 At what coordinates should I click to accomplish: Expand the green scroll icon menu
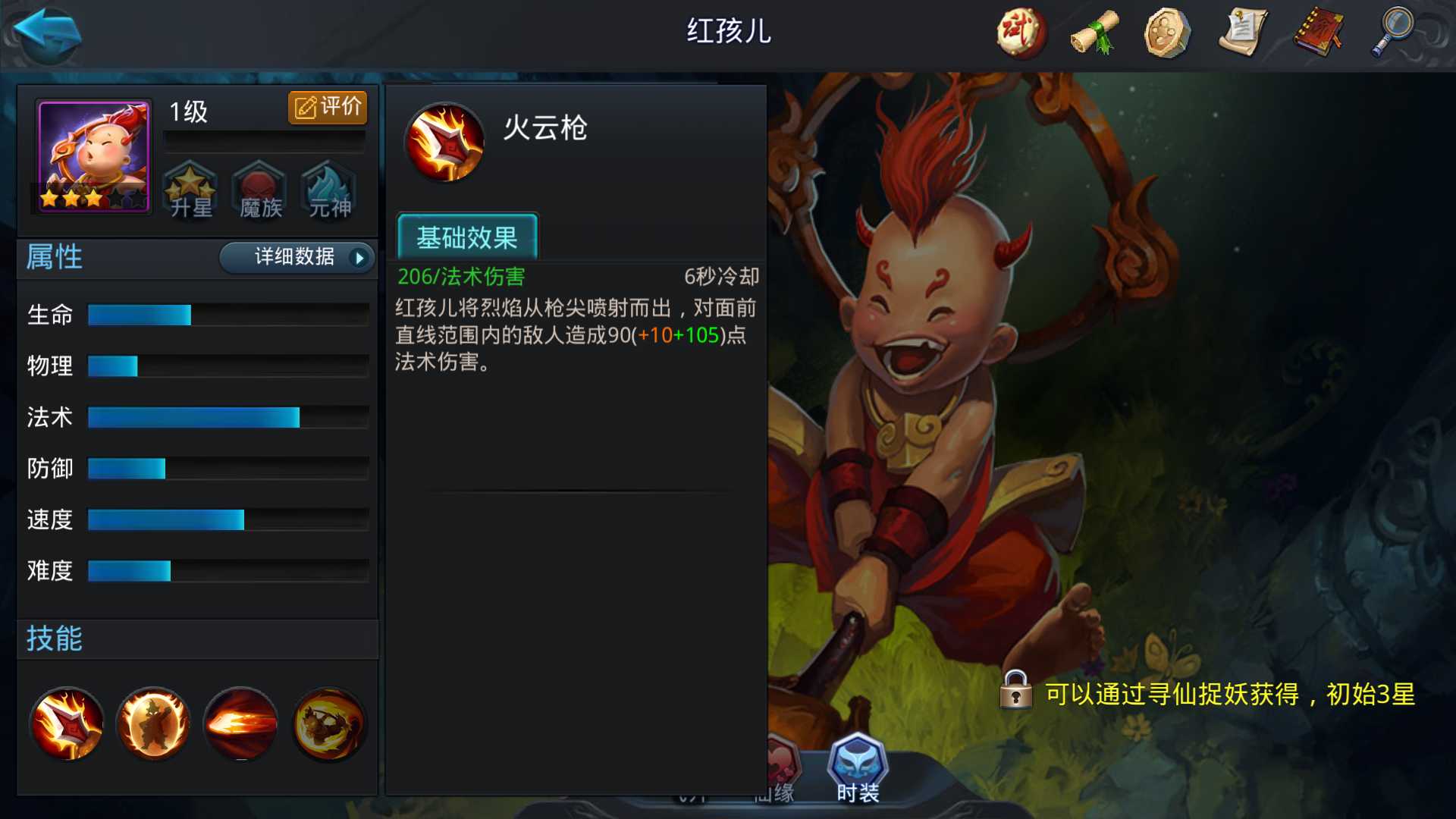coord(1094,33)
